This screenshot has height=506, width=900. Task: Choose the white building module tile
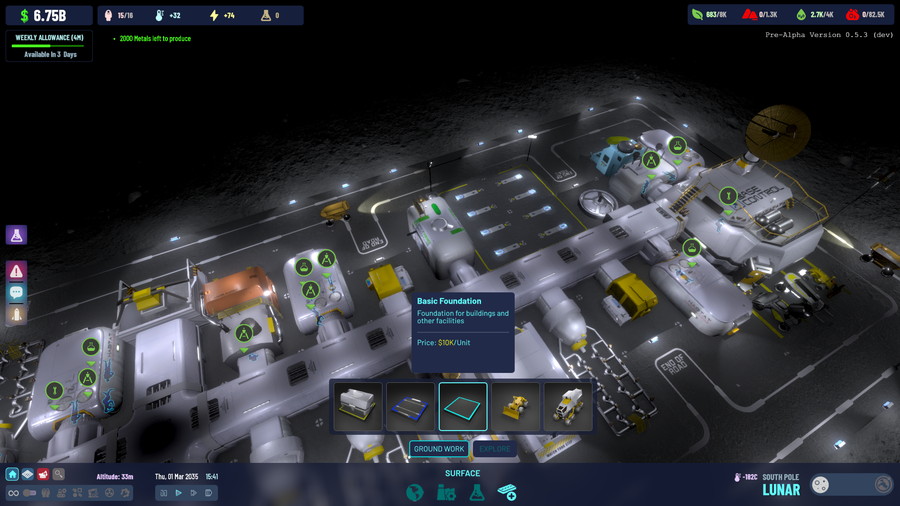(x=358, y=406)
